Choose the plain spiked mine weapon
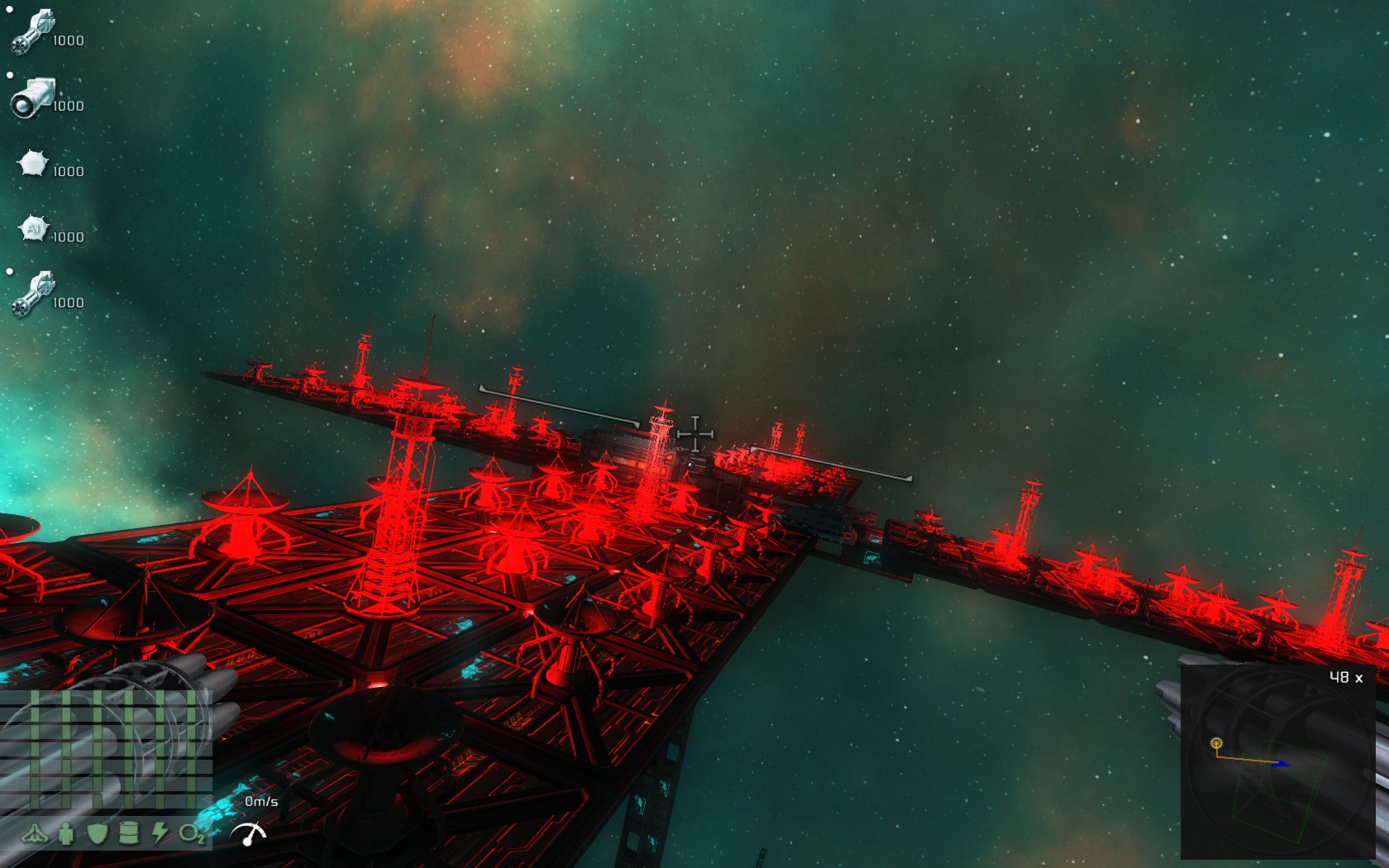1389x868 pixels. coord(33,164)
